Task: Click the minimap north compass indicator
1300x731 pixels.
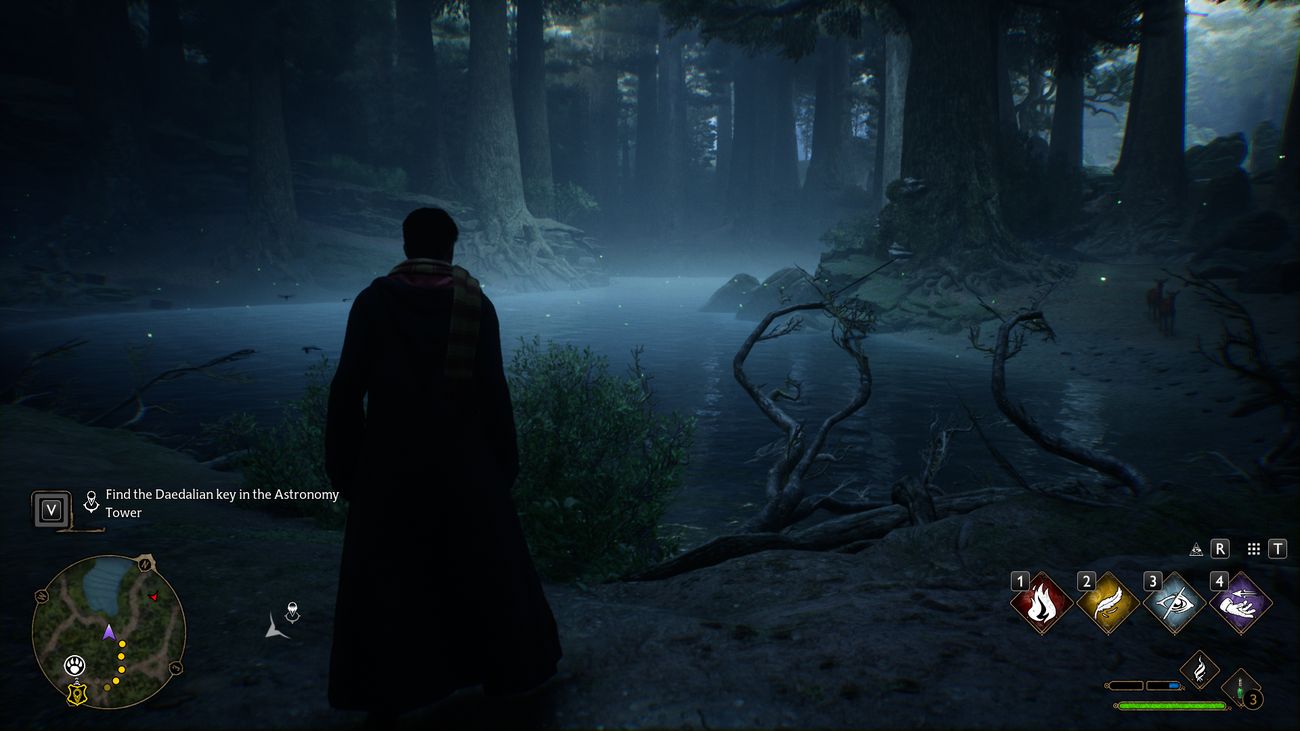Action: pyautogui.click(x=146, y=565)
